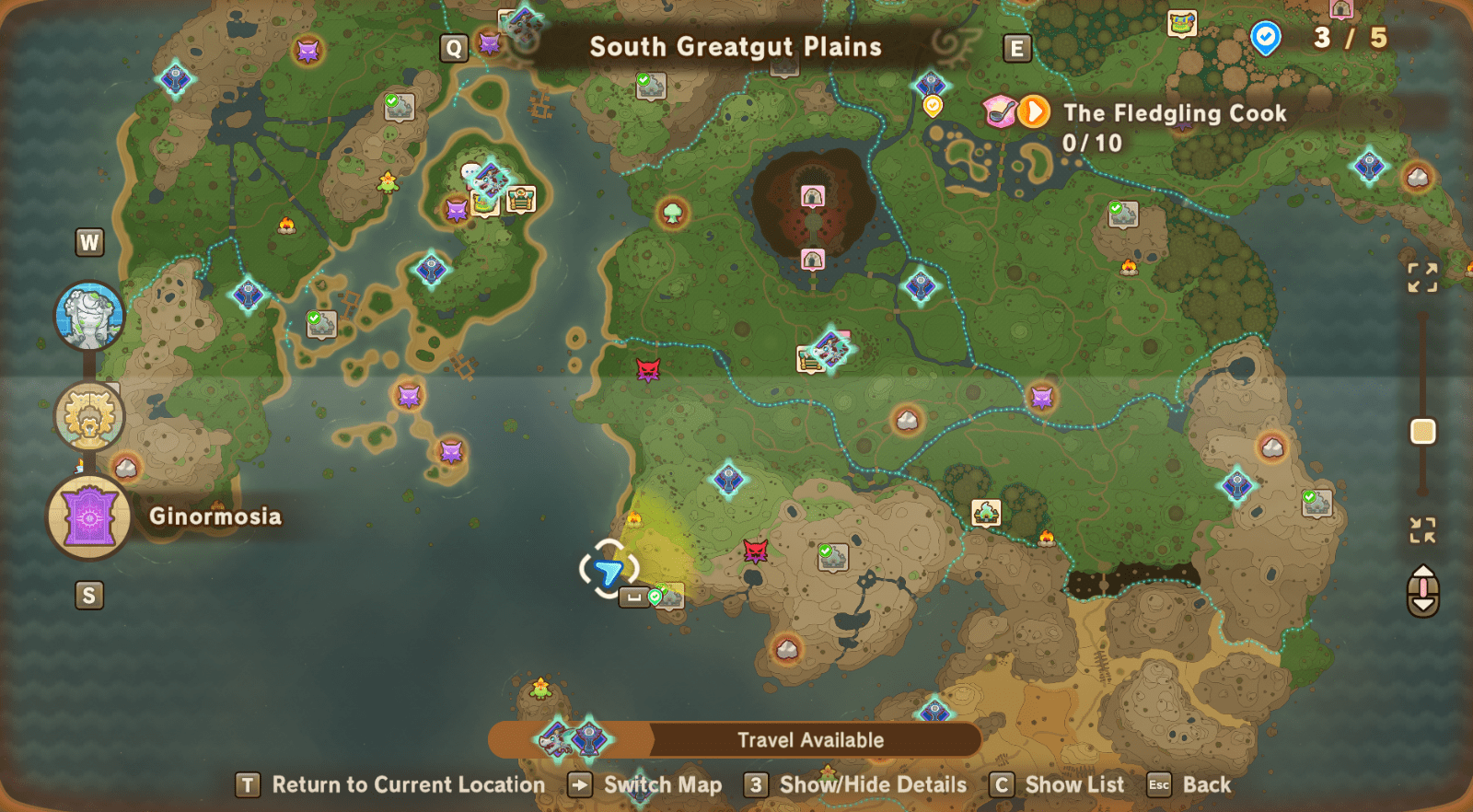
Task: Collapse map view using the shrink icon
Action: (1422, 529)
